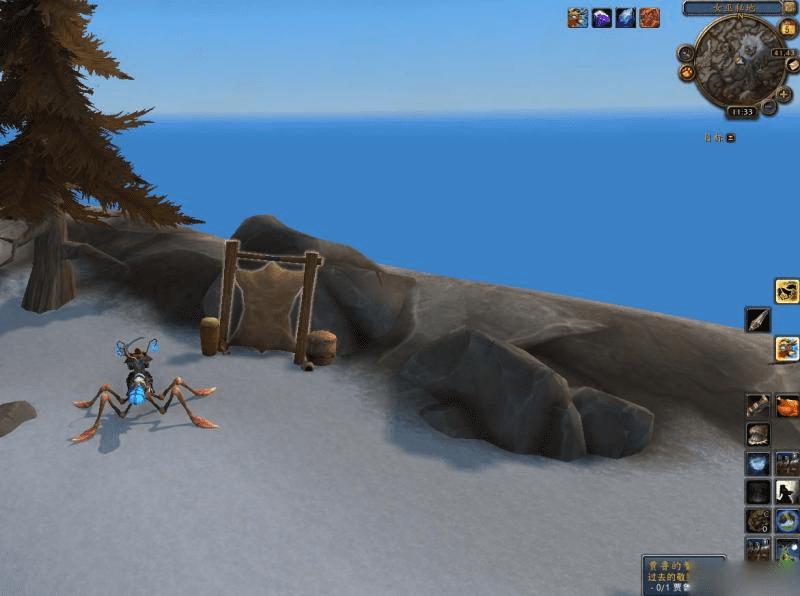Select the white silhouette ability icon
Screen dimensions: 800x596
[x=788, y=492]
